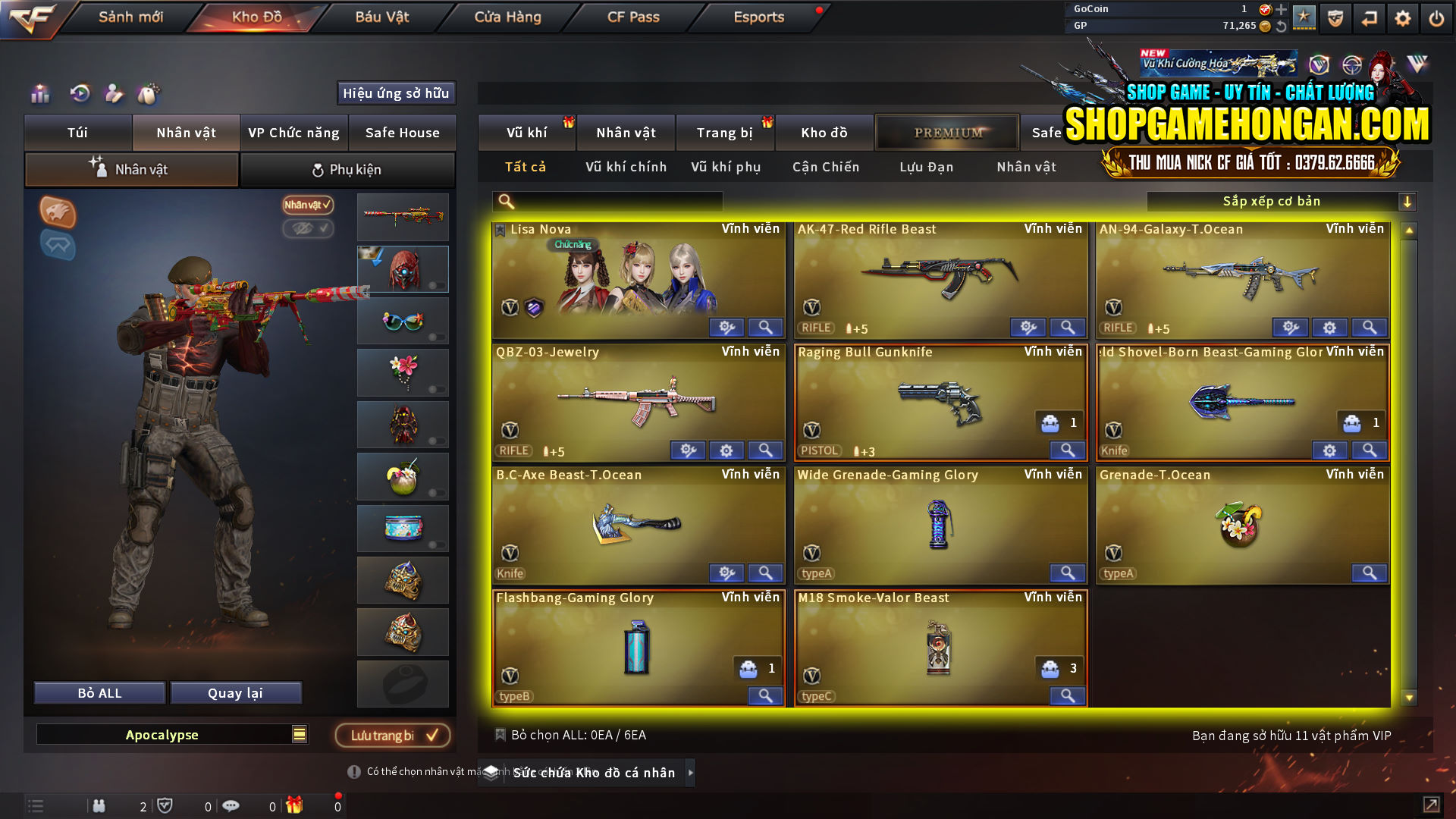The height and width of the screenshot is (819, 1456).
Task: Click the chat bubble icon in the bottom bar
Action: click(x=231, y=806)
